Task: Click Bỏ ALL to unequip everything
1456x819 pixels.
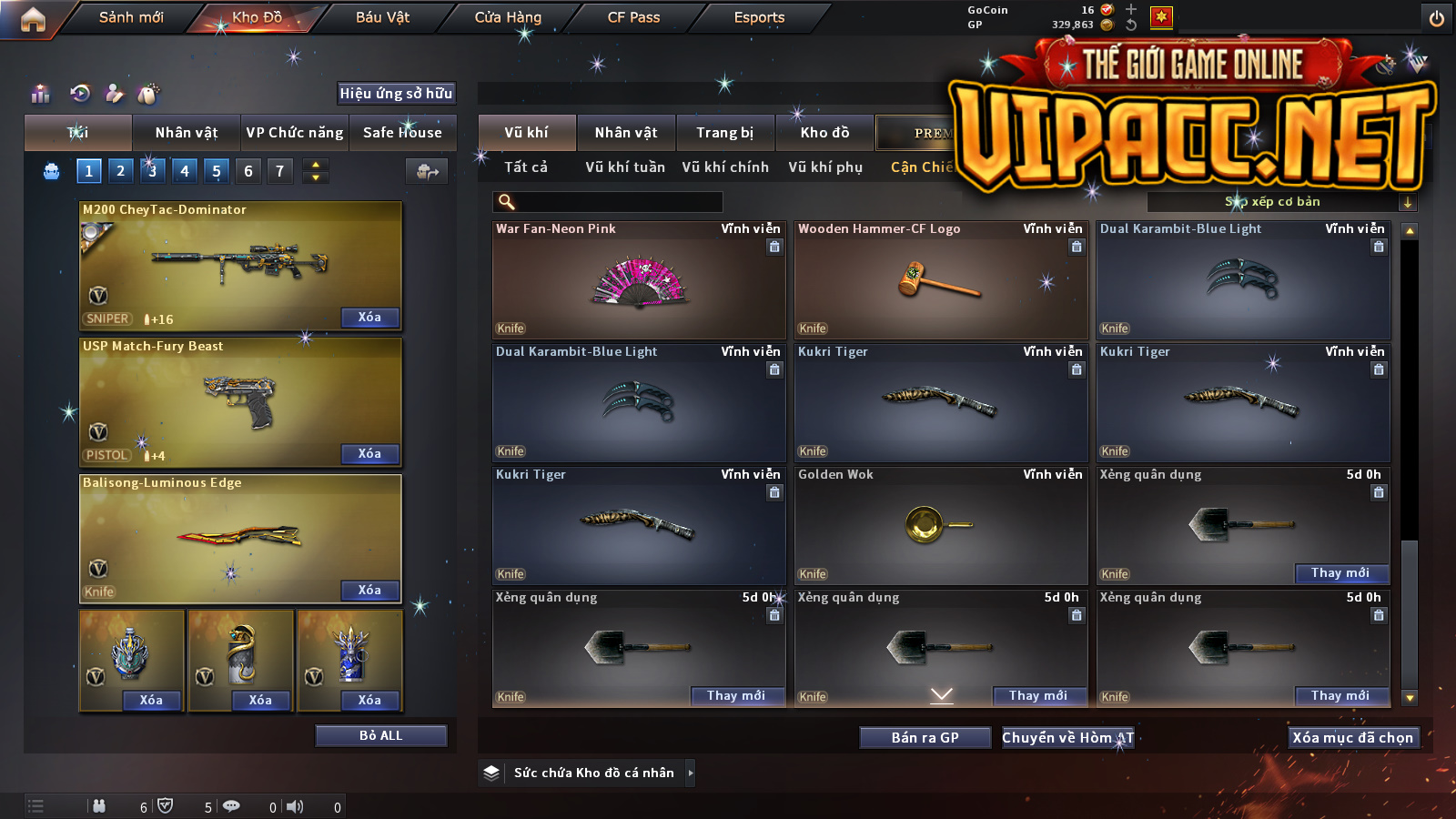Action: pyautogui.click(x=380, y=735)
